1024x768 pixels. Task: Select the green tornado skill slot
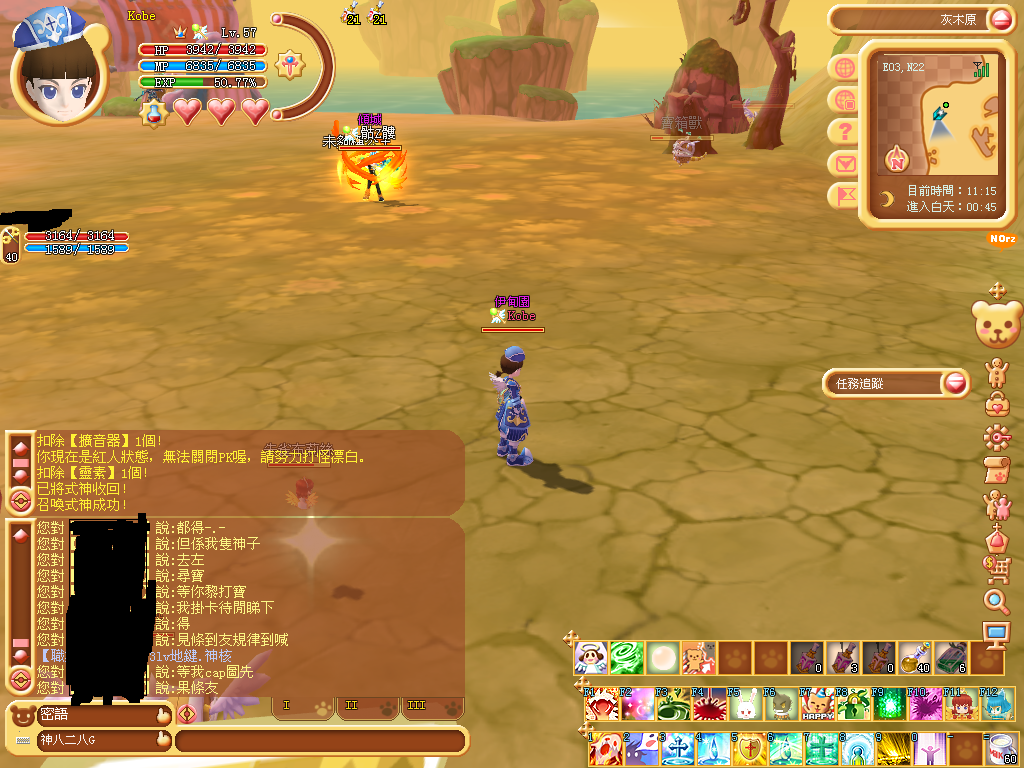pos(627,657)
